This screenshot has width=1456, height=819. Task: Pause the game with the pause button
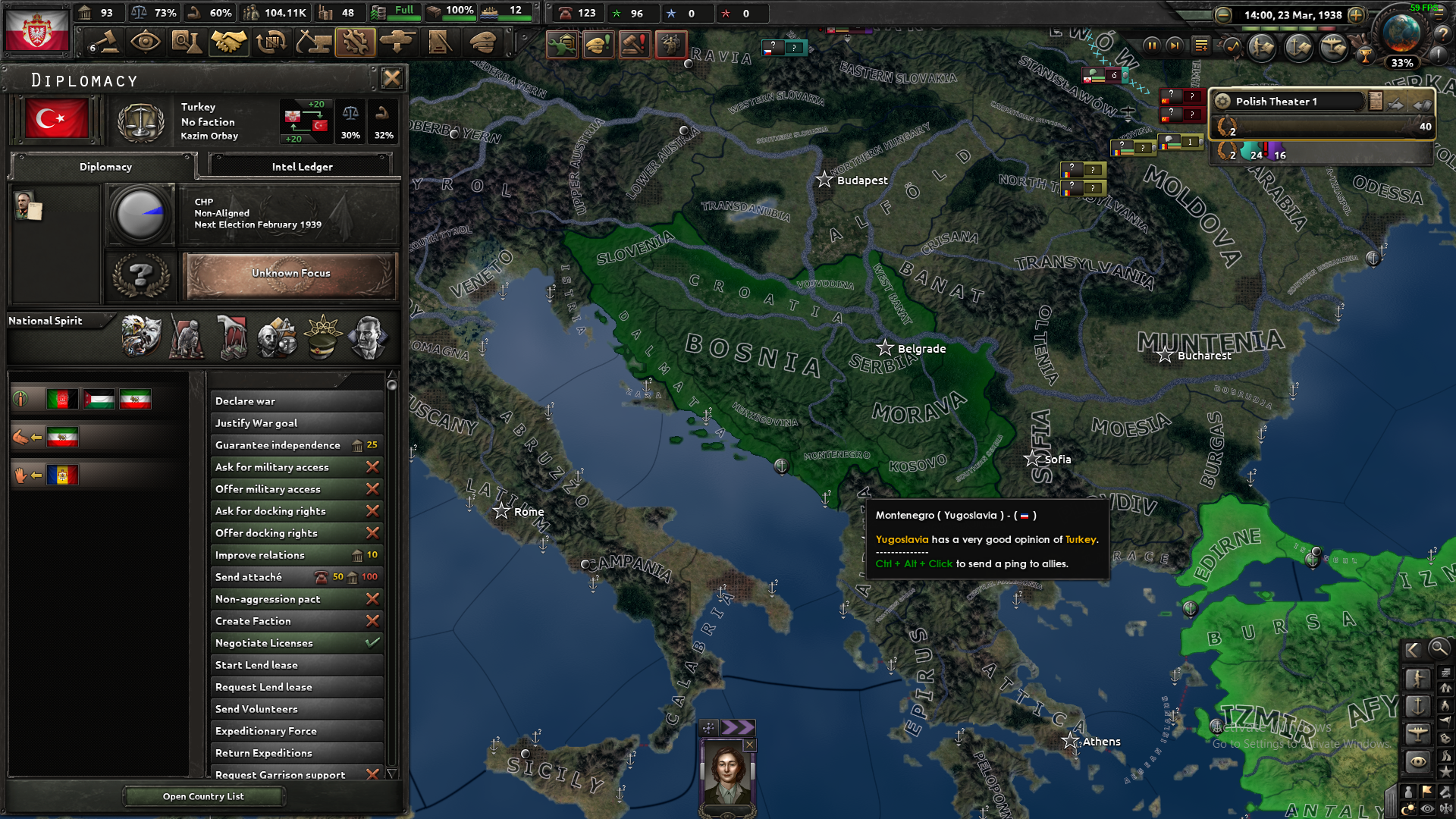pyautogui.click(x=1153, y=45)
